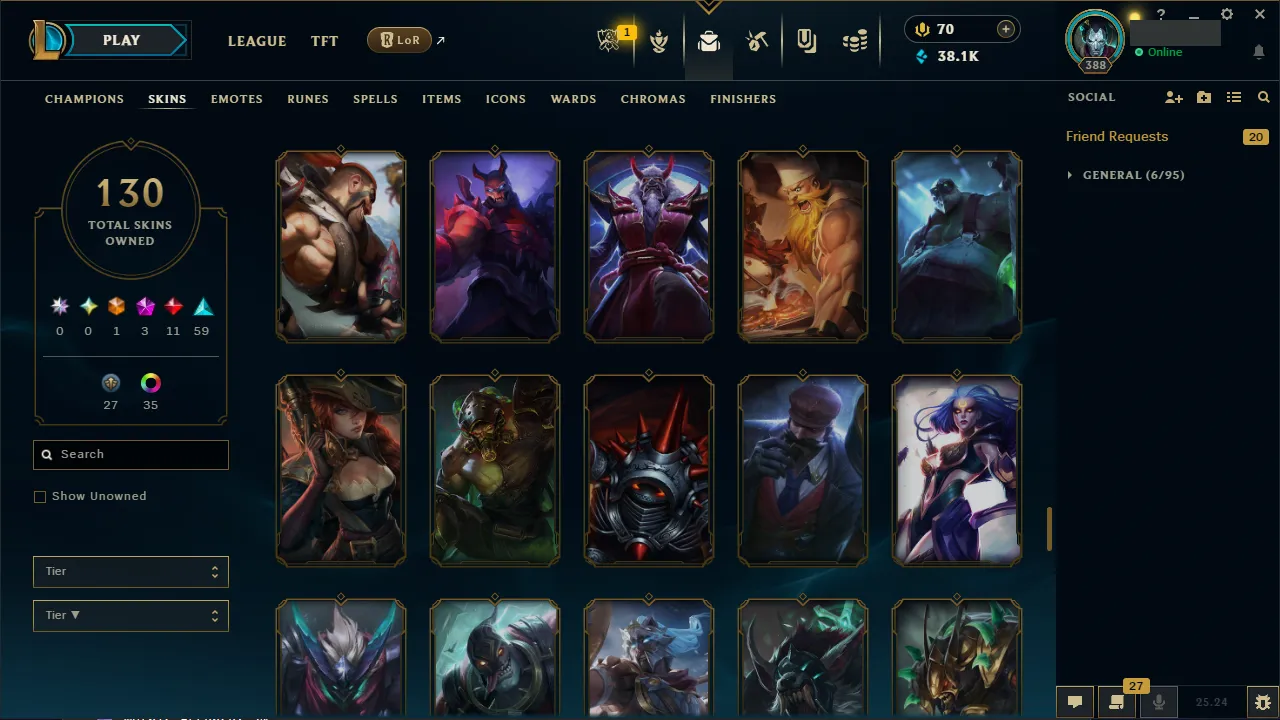Open the Loot crafting hammer icon

[x=757, y=40]
